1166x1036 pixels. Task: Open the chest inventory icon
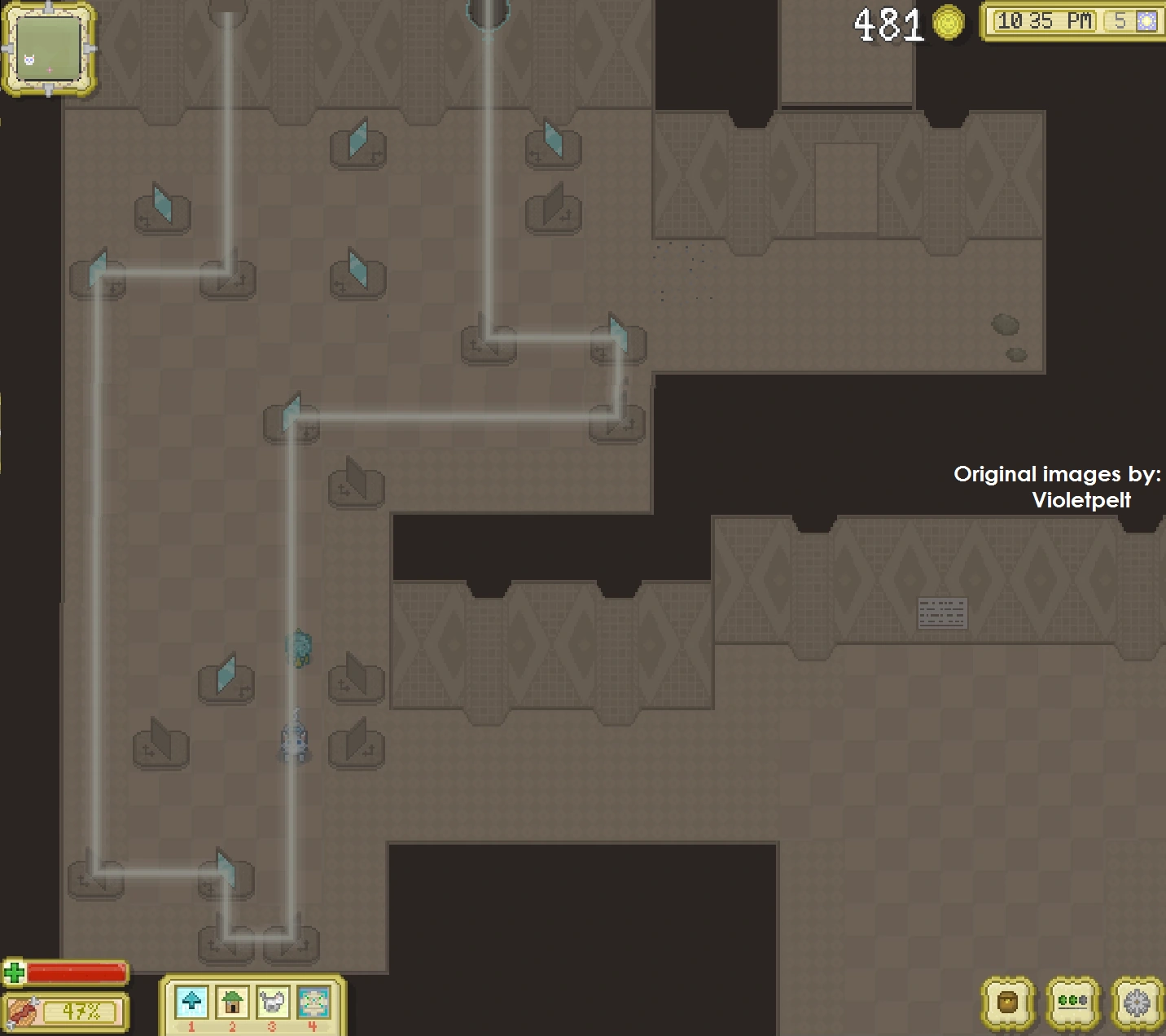1006,1003
